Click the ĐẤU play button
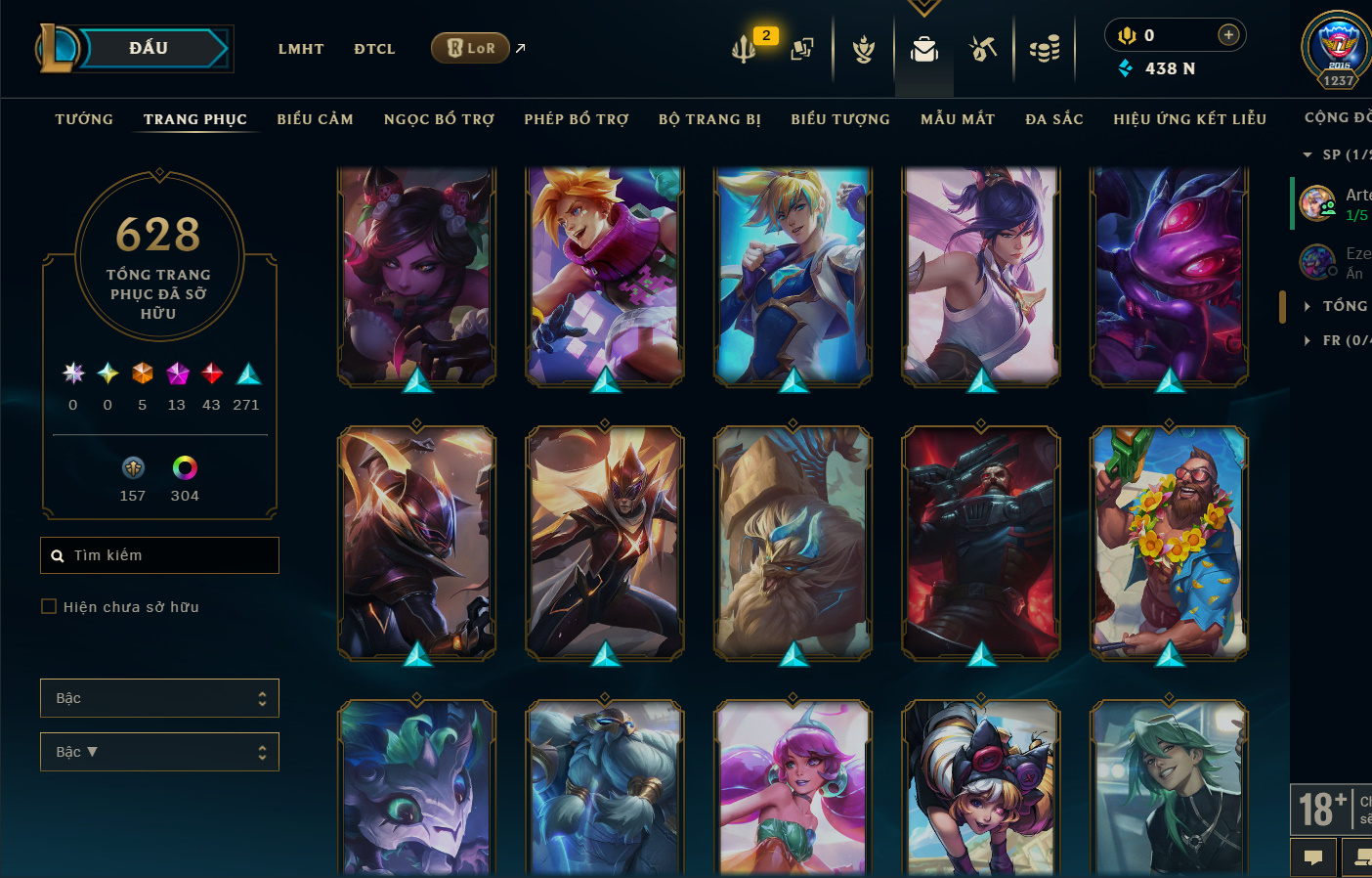Screen dimensions: 1372x878 click(x=149, y=48)
